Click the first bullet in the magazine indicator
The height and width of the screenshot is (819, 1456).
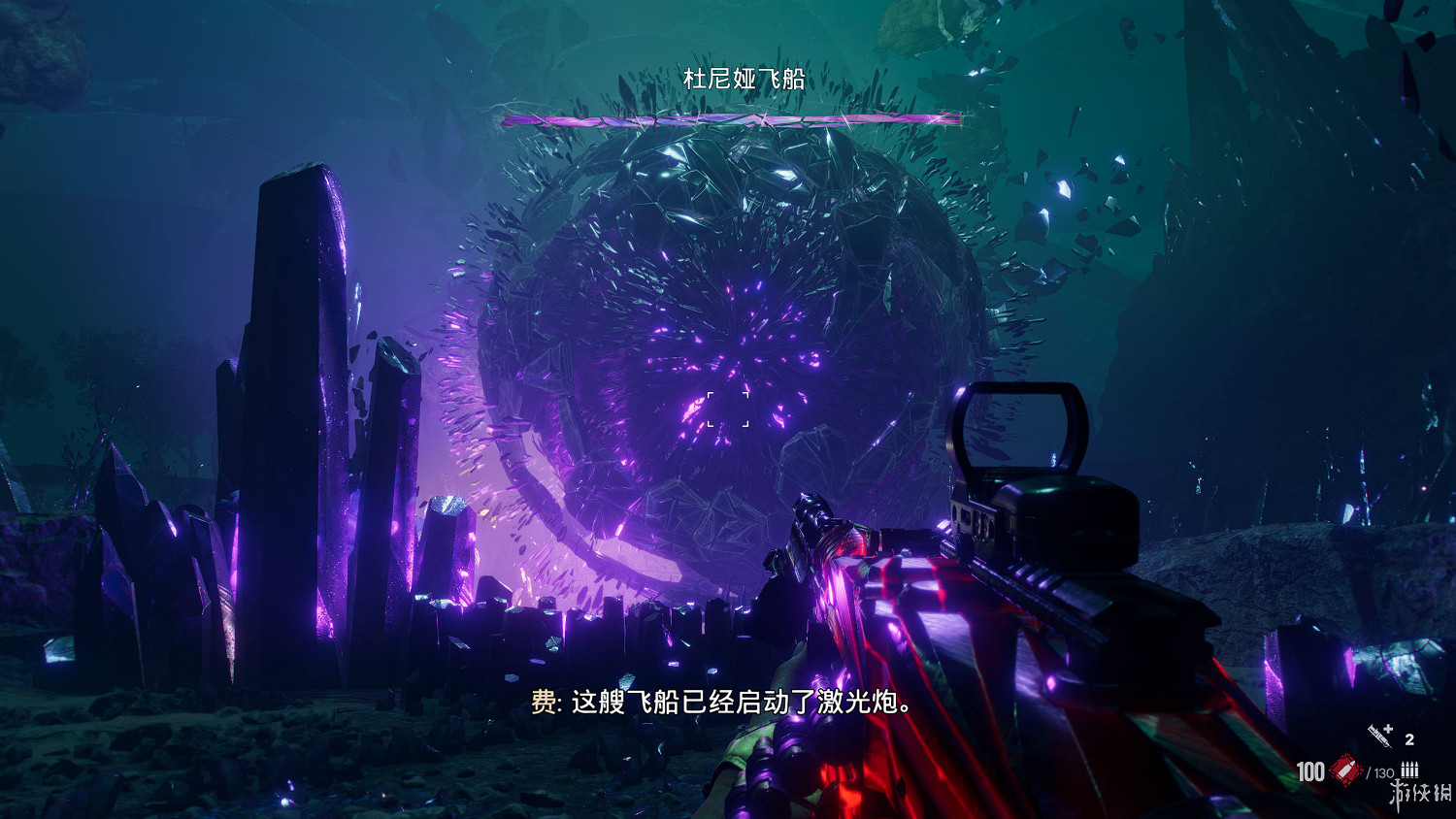click(1403, 770)
